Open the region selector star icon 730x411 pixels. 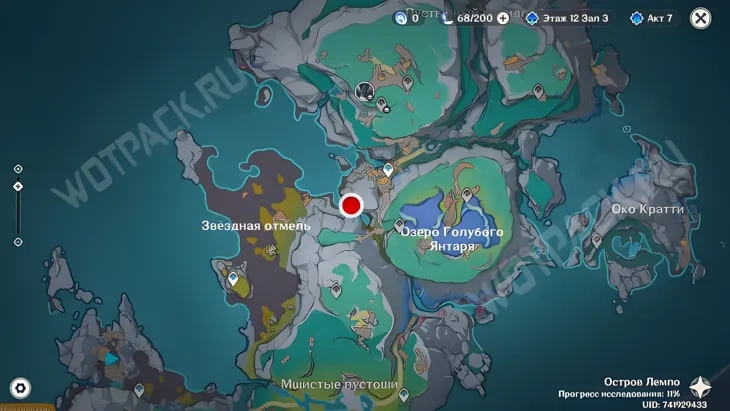[702, 388]
